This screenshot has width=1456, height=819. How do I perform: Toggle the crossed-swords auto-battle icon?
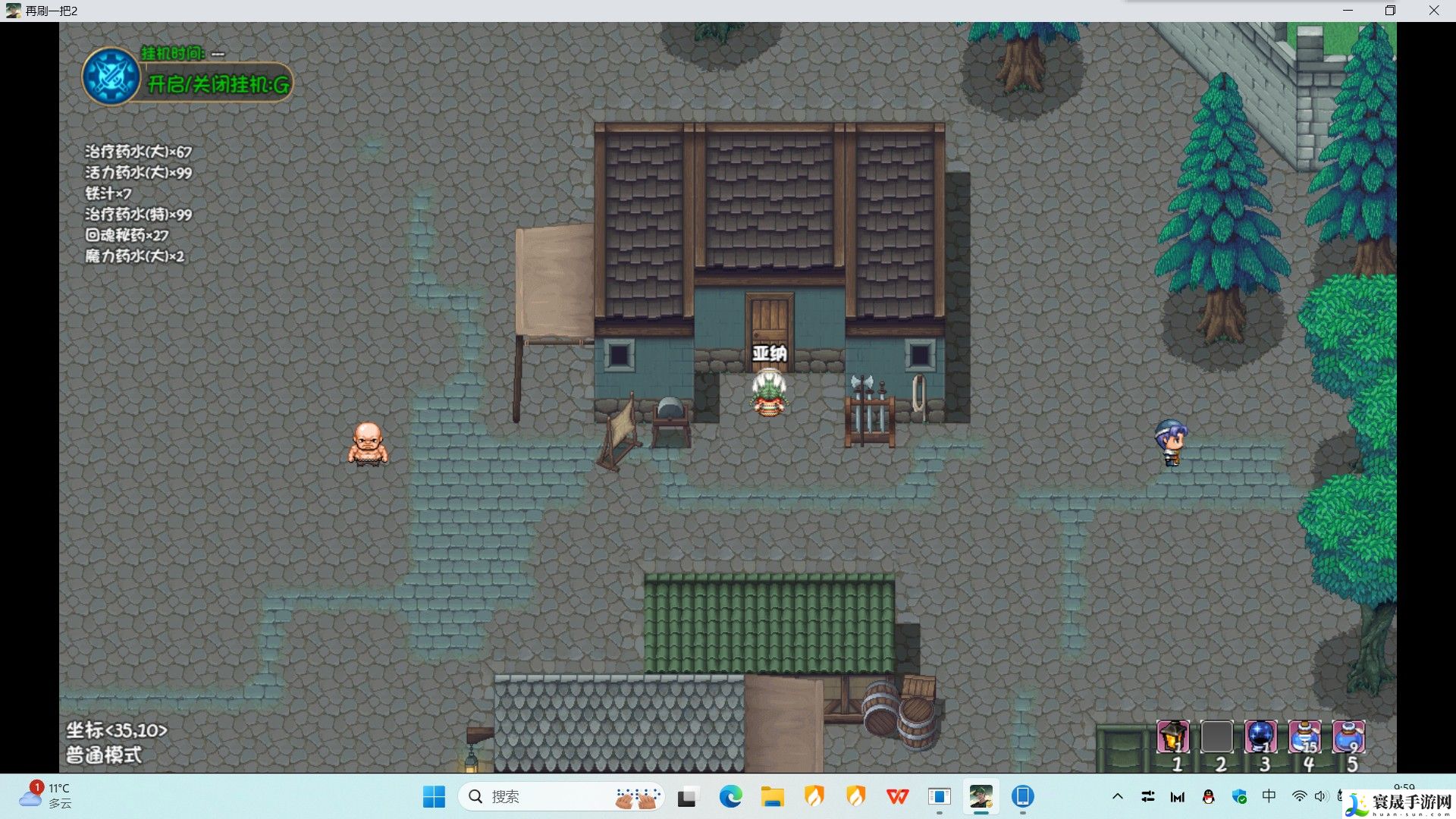pos(111,77)
